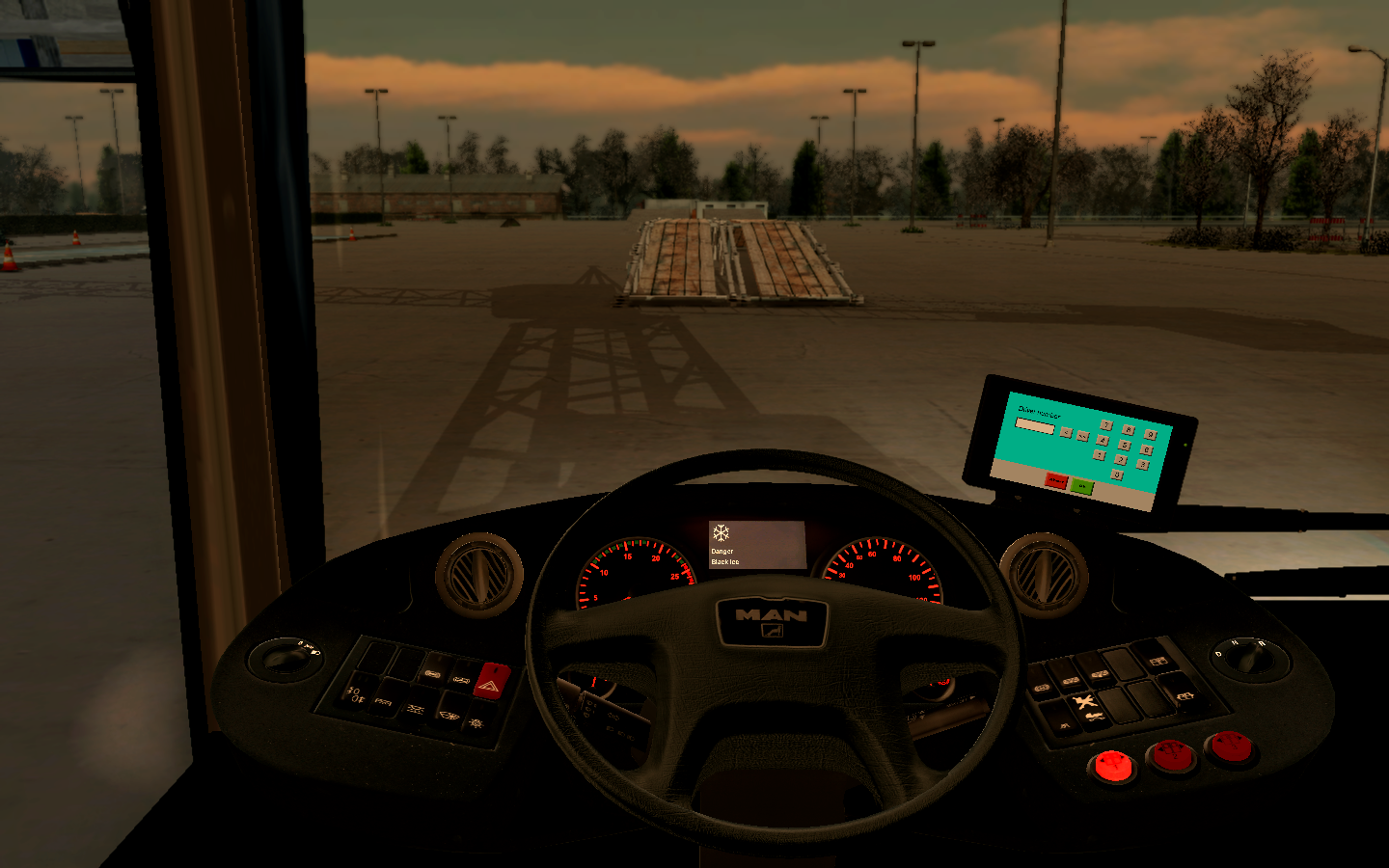Open door 2 with the red round button
1389x868 pixels.
point(1172,755)
